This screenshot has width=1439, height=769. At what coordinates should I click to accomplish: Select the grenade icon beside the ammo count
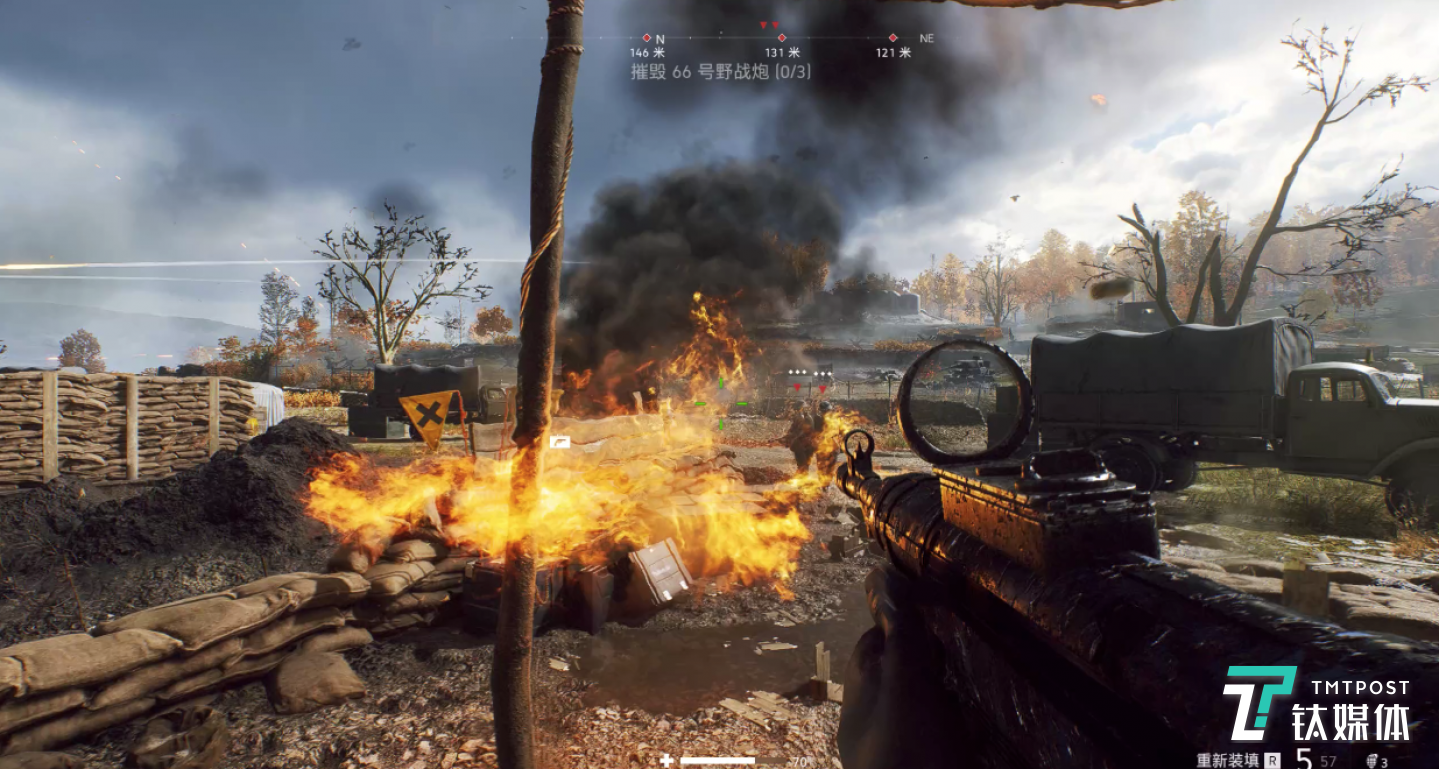pos(1371,760)
